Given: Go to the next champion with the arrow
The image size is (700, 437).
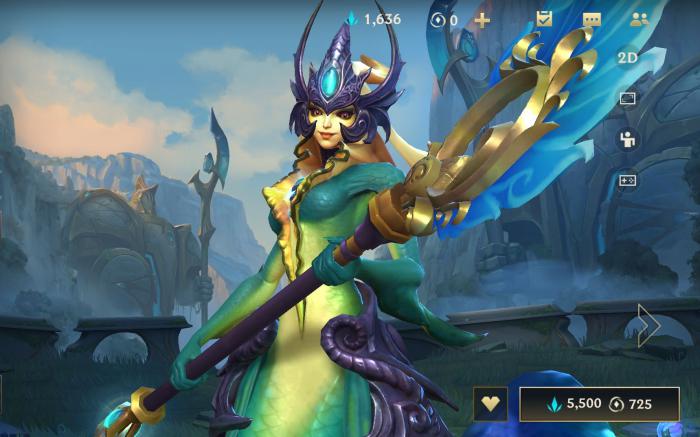Looking at the screenshot, I should [x=649, y=325].
